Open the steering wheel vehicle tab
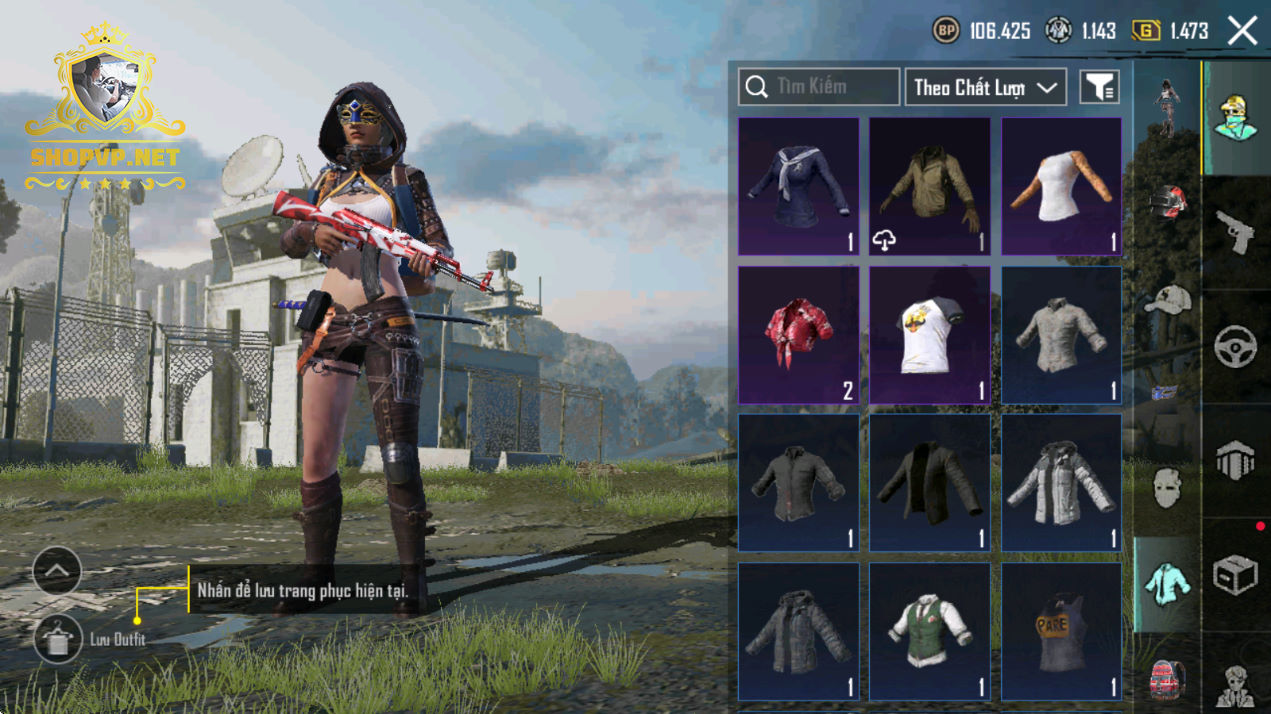Screen dimensions: 1271x714 [1235, 346]
